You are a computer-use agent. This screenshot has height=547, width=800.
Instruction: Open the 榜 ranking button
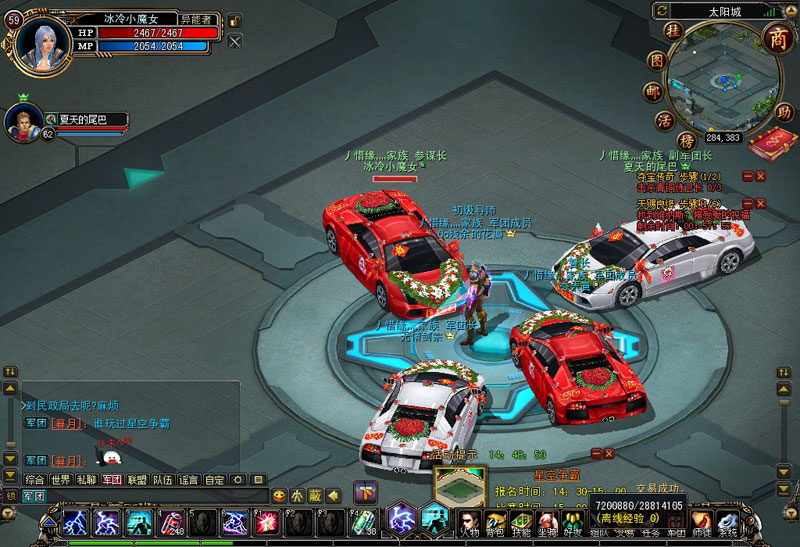(x=687, y=140)
